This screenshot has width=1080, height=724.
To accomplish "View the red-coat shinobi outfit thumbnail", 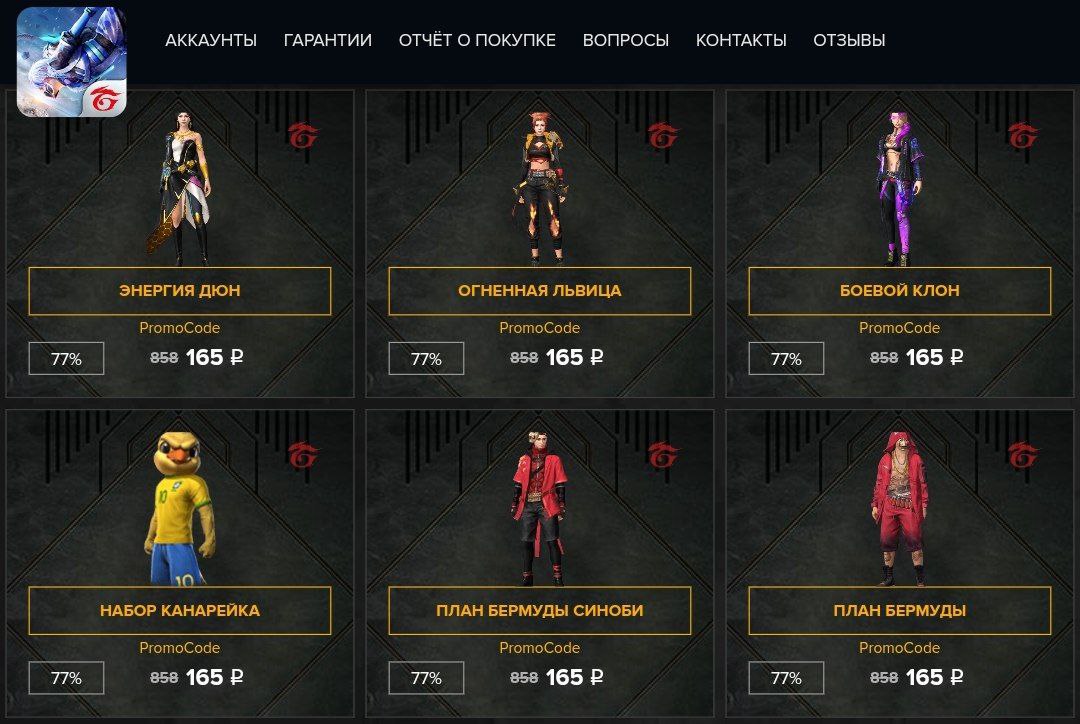I will click(x=540, y=508).
